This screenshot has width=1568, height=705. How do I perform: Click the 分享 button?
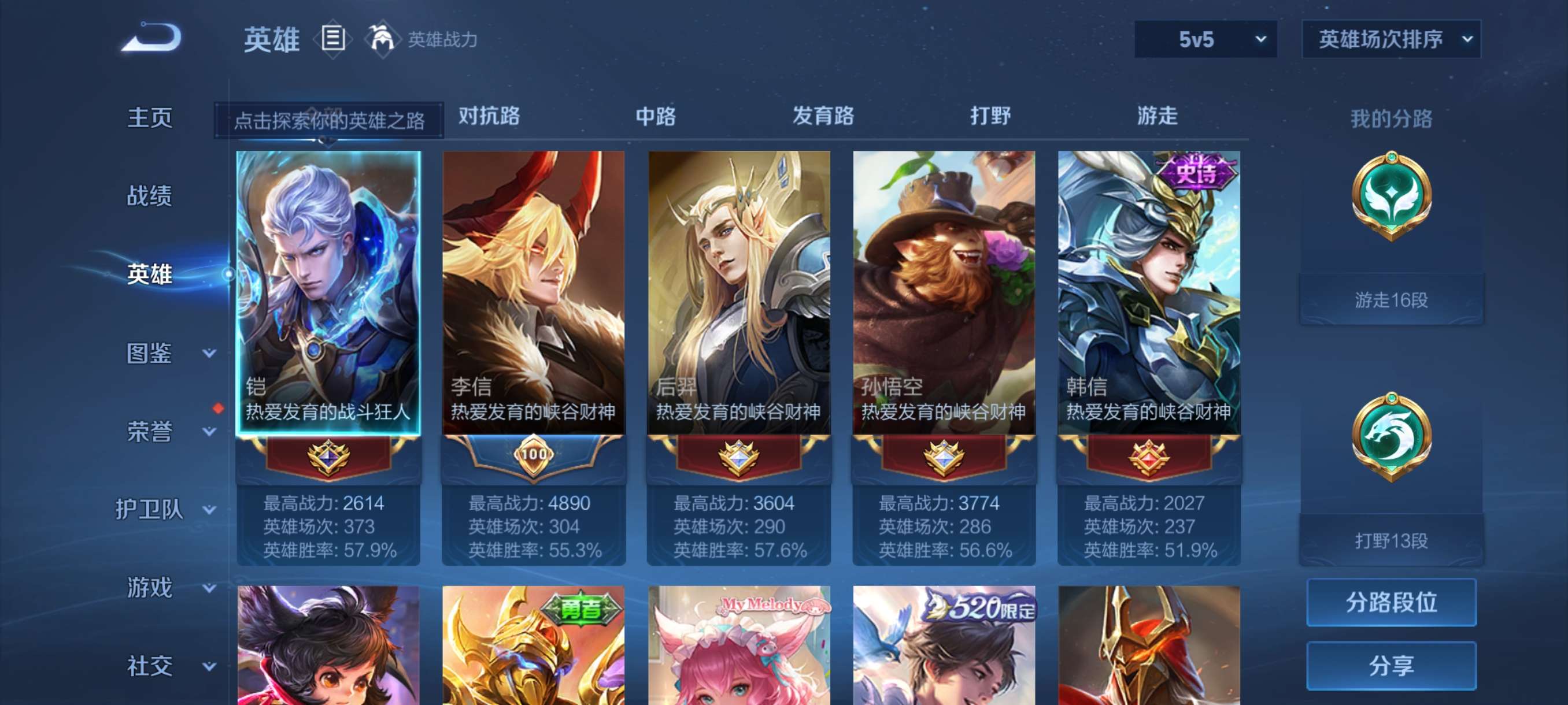pos(1393,666)
